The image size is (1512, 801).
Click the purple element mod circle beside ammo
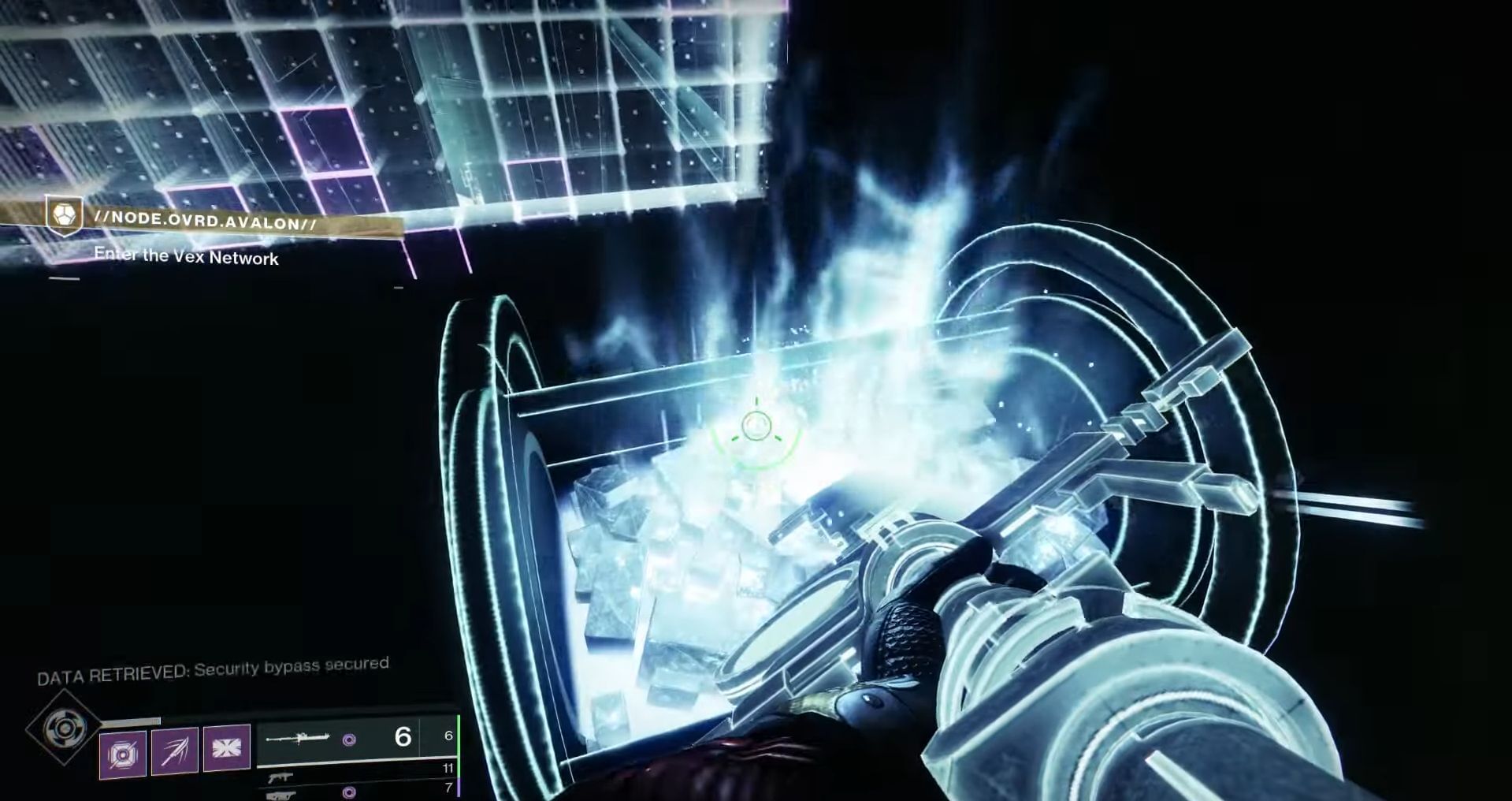coord(349,740)
